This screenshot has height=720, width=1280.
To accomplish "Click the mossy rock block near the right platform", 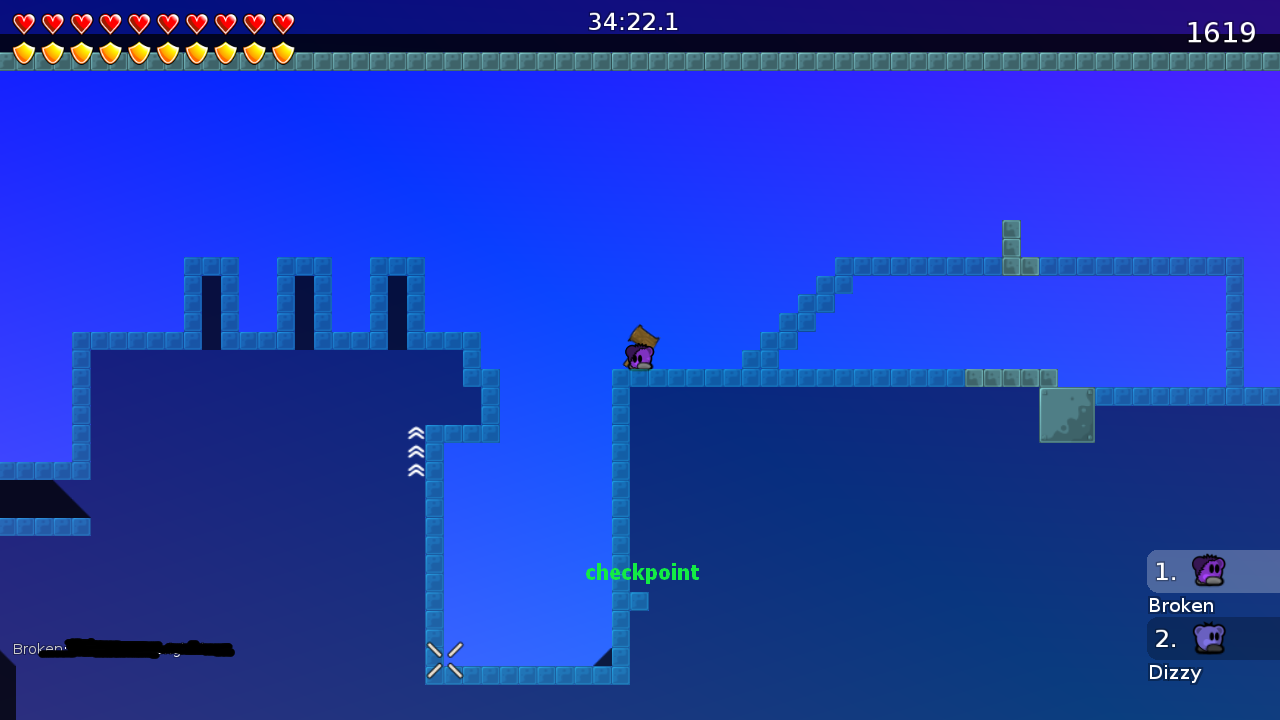I will click(1066, 414).
